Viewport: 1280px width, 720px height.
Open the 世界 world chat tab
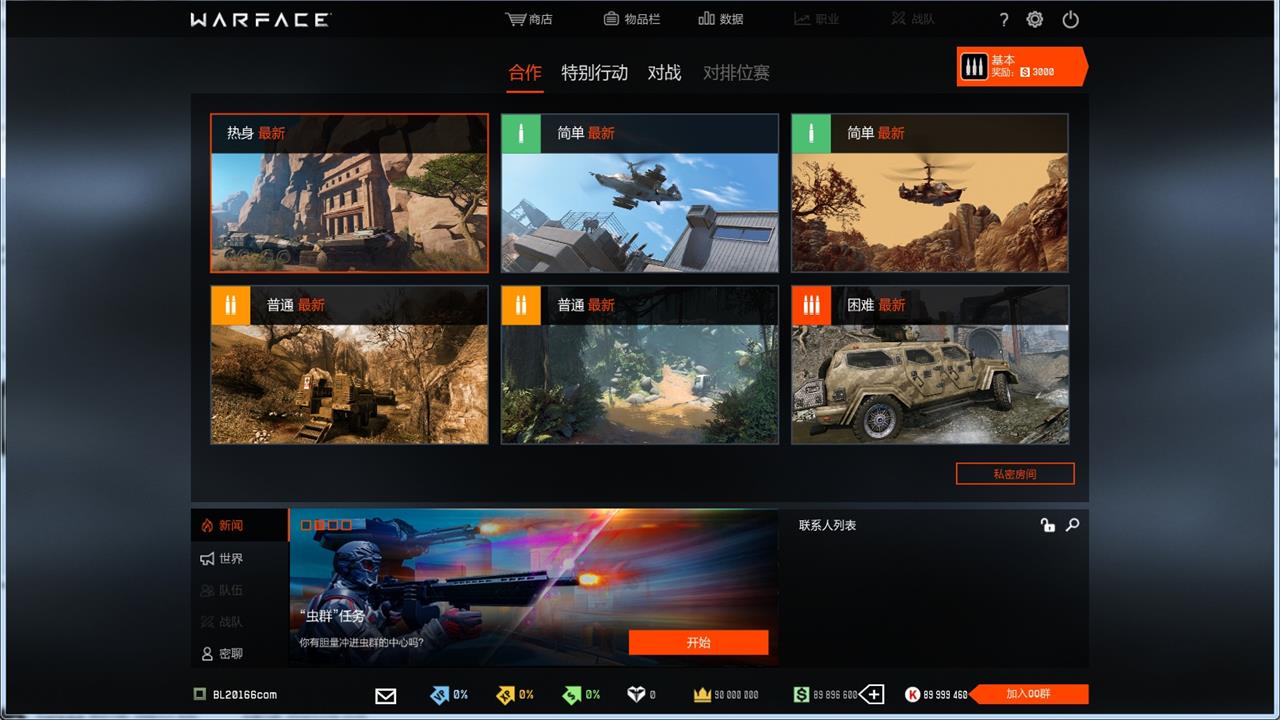[230, 558]
